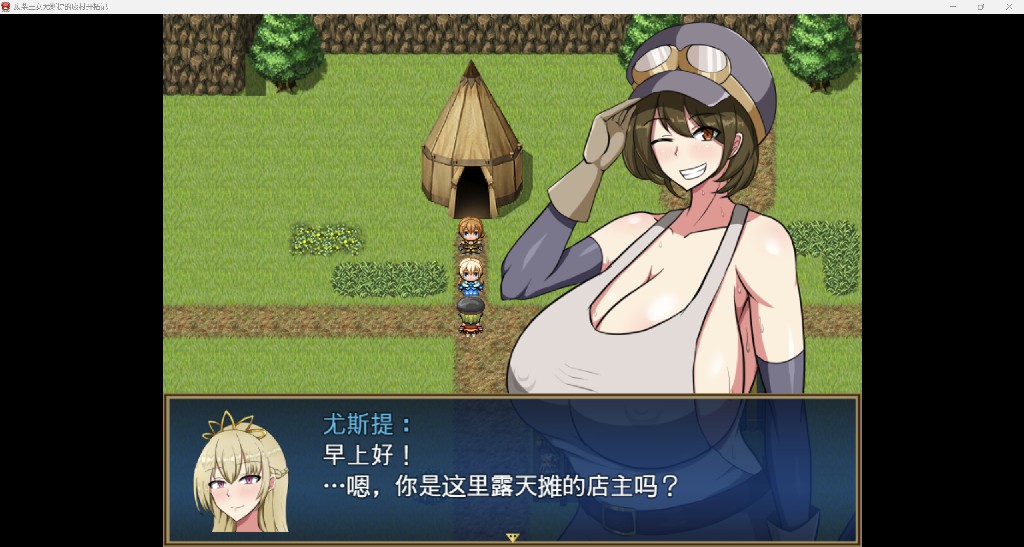Advance dialogue with the continue arrow
1024x547 pixels.
click(513, 537)
